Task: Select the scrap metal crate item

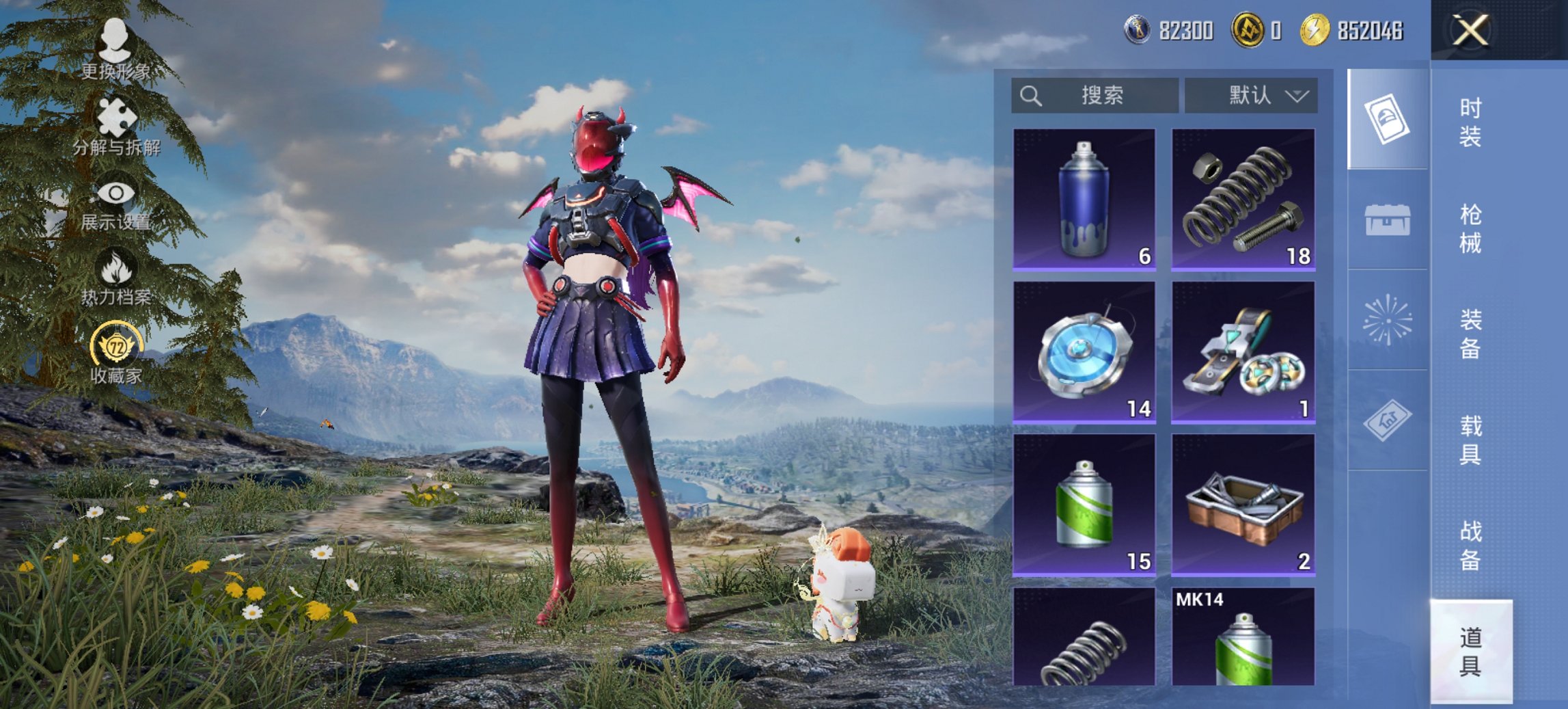Action: [x=1243, y=505]
